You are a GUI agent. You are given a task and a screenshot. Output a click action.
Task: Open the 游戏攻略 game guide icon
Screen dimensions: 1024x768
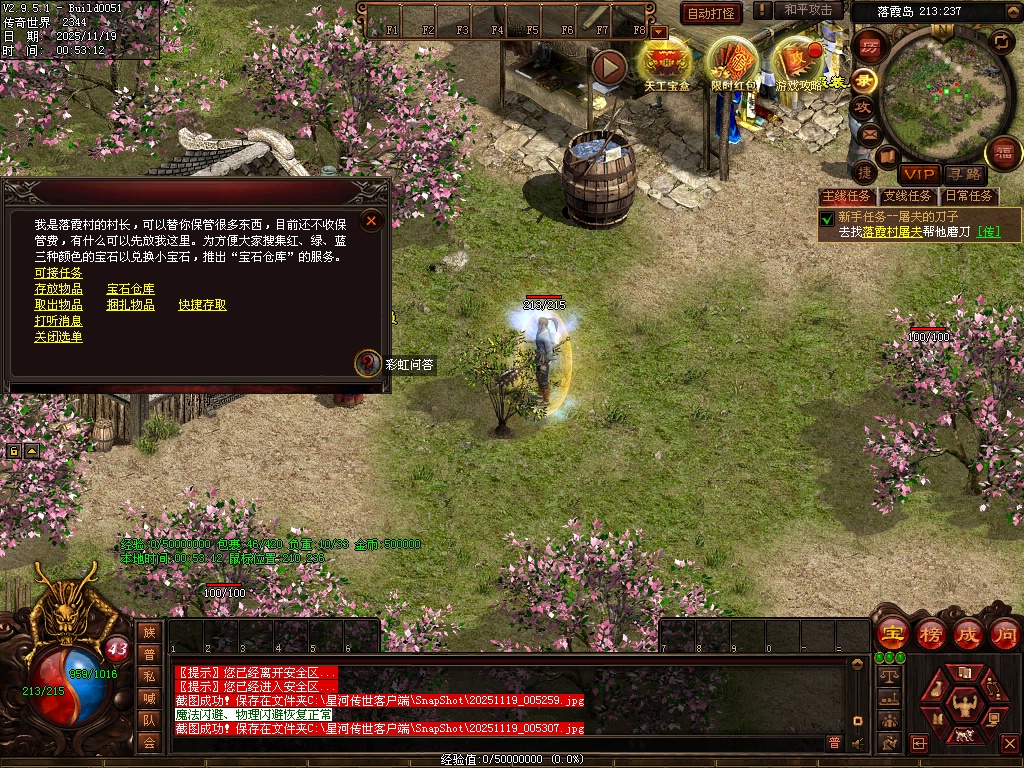pyautogui.click(x=798, y=62)
